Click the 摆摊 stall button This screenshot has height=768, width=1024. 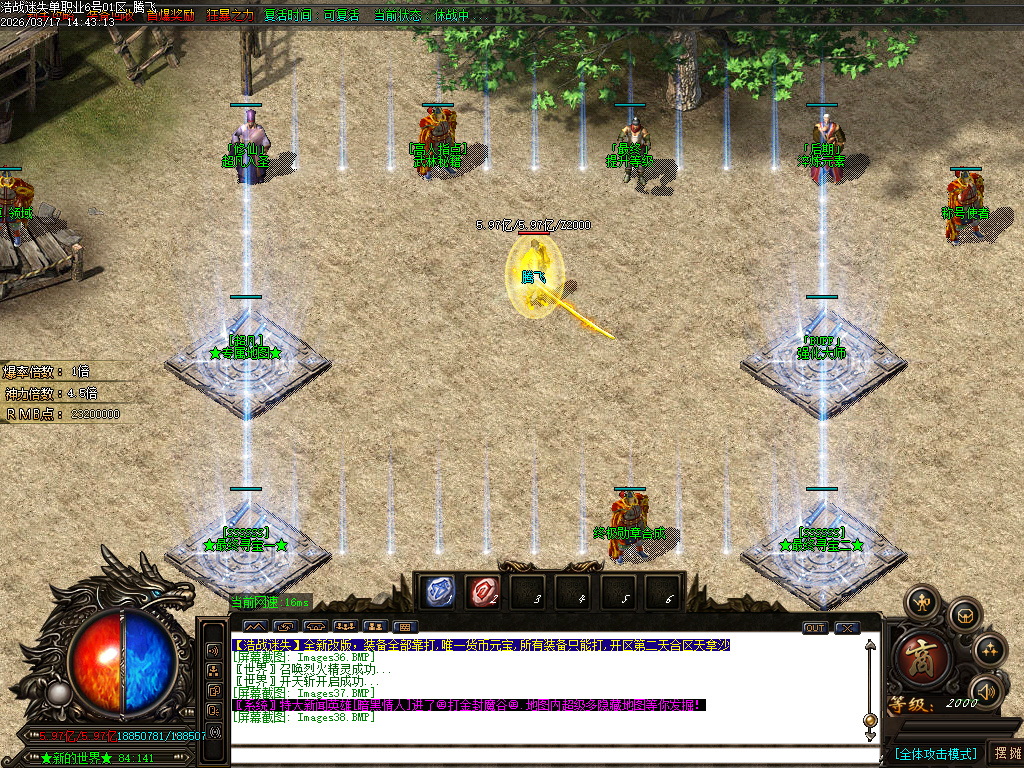pos(1005,753)
